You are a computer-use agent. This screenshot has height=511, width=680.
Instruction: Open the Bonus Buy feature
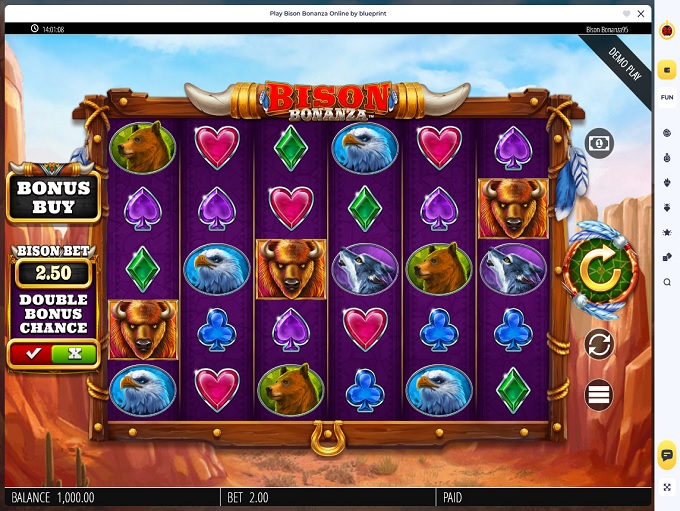[x=53, y=197]
